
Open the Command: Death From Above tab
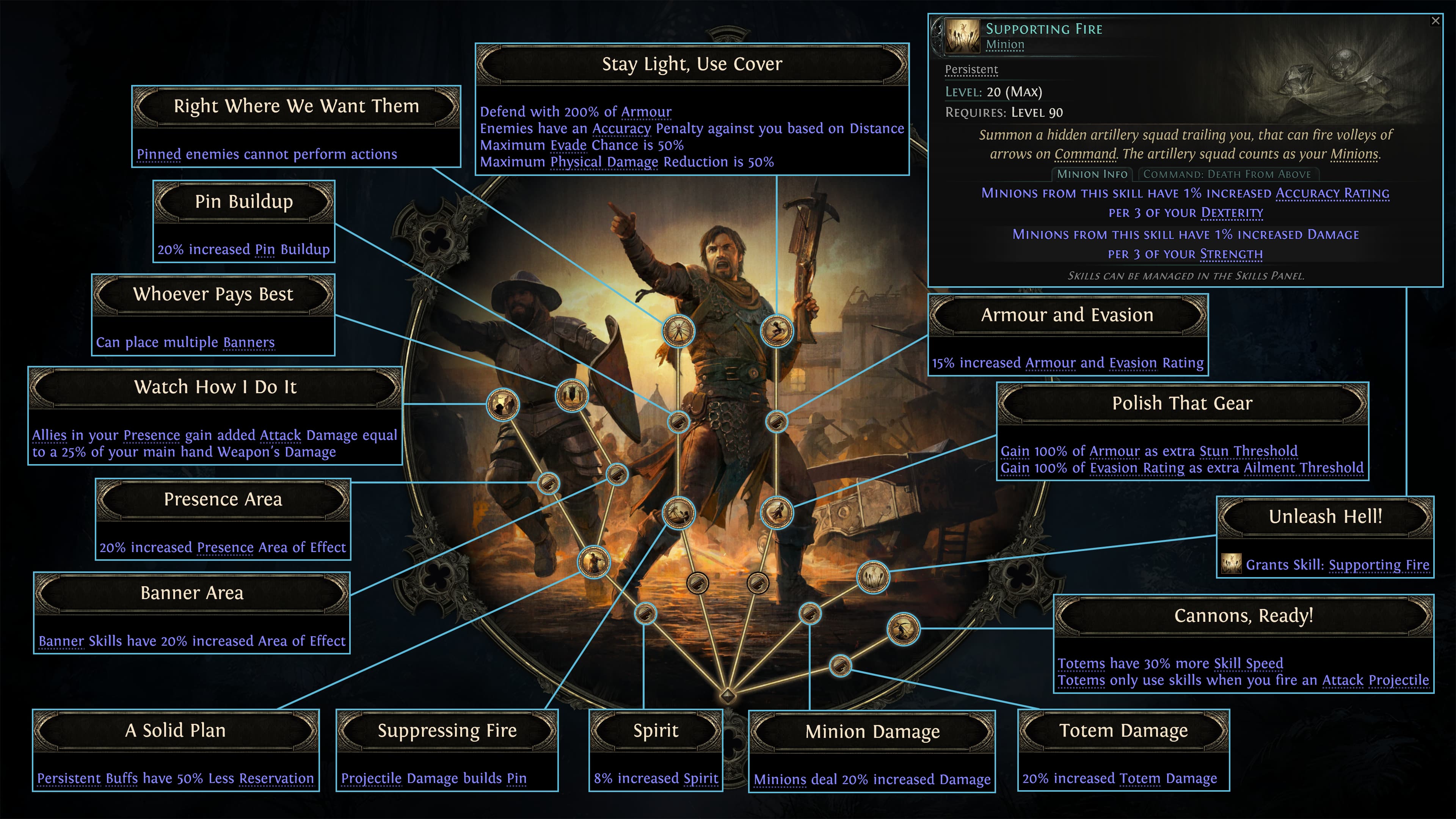click(x=1227, y=175)
